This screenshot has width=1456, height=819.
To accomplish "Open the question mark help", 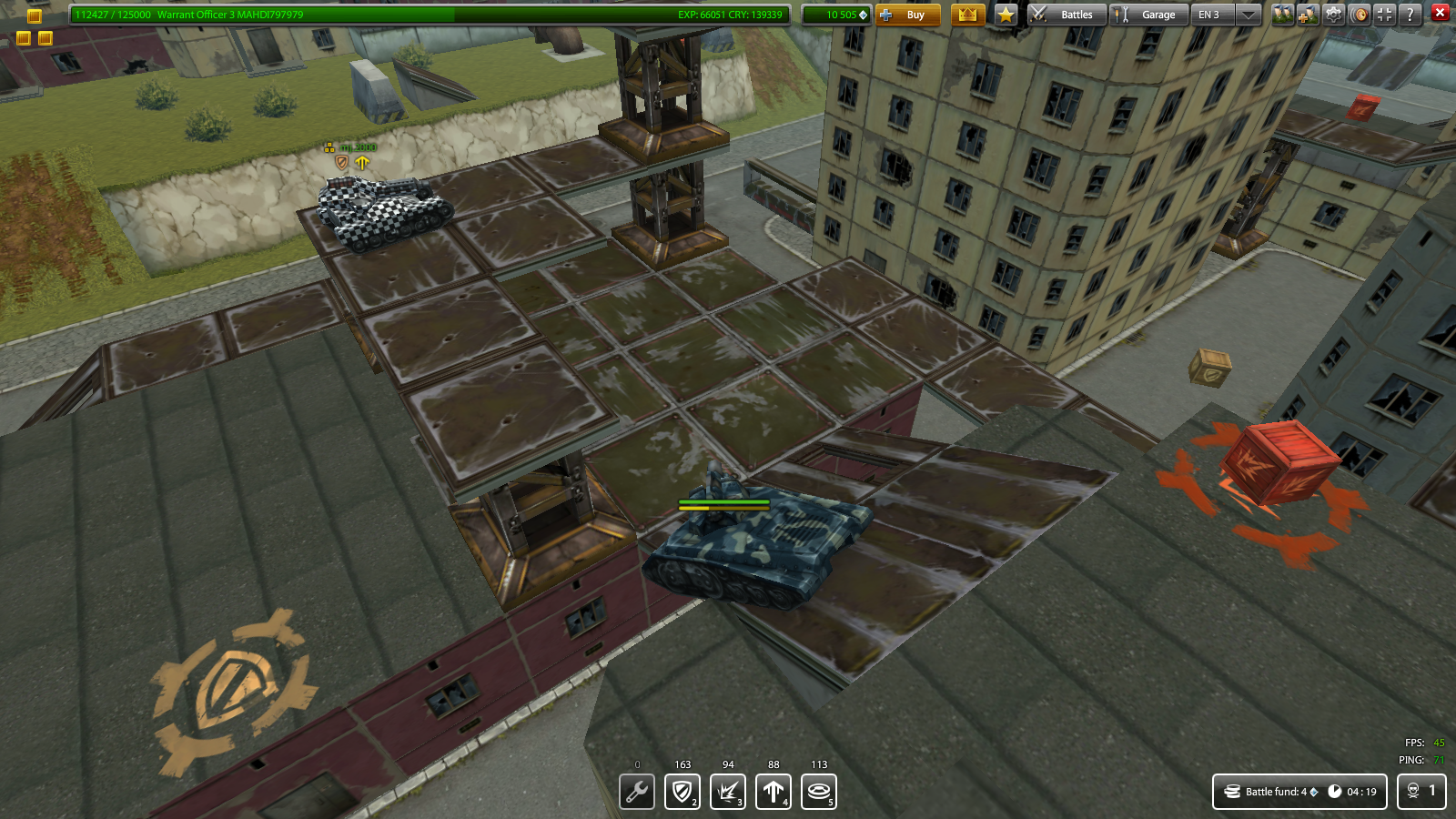I will click(1410, 15).
